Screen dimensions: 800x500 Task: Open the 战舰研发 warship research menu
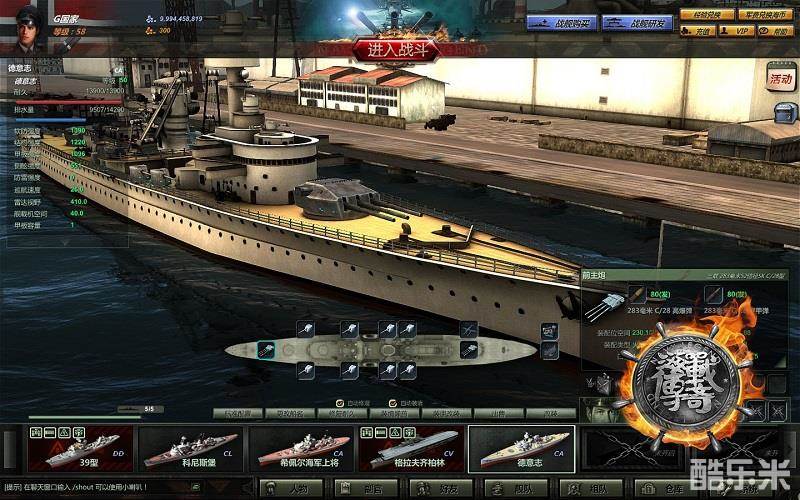point(637,22)
